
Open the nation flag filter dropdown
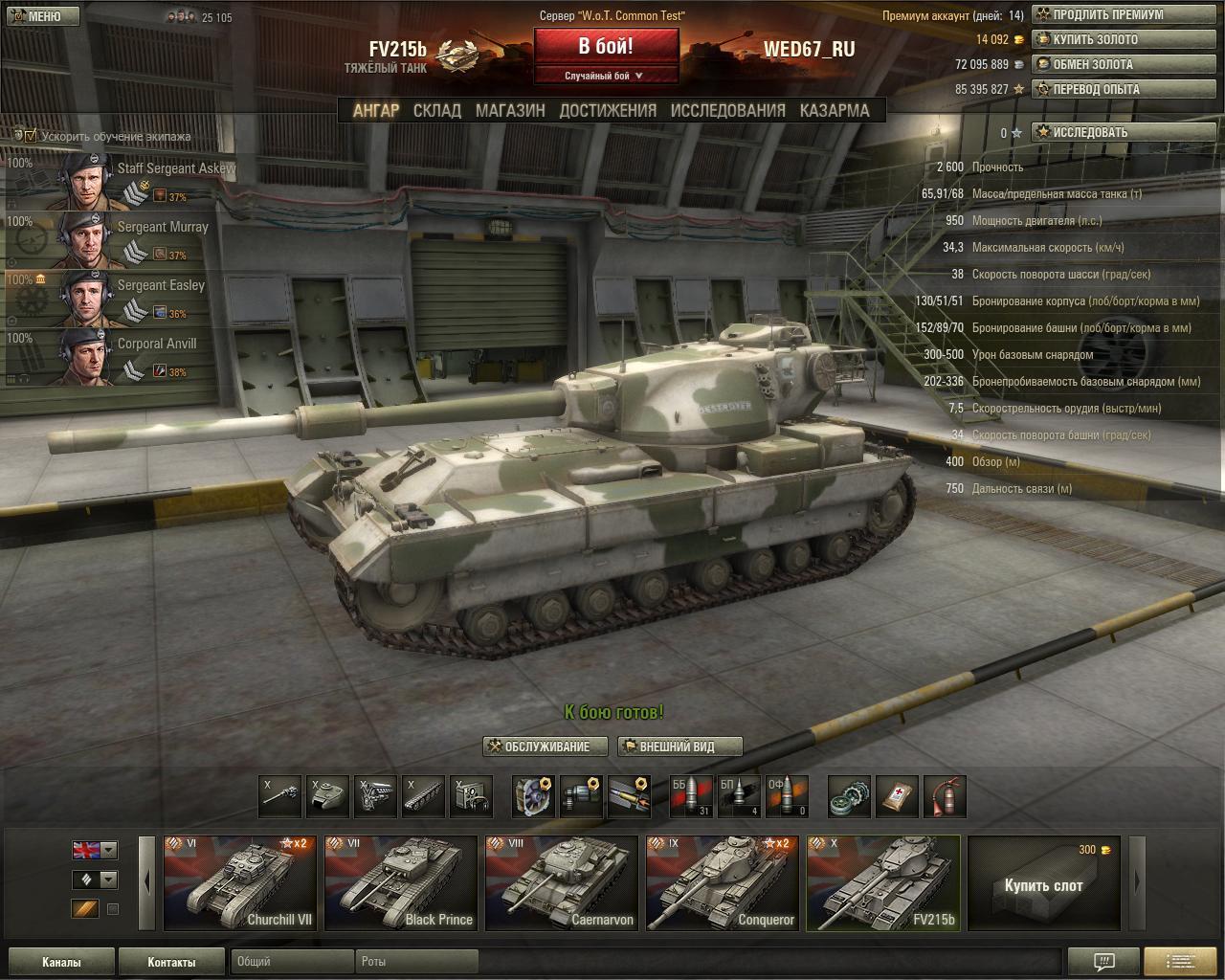pos(109,850)
